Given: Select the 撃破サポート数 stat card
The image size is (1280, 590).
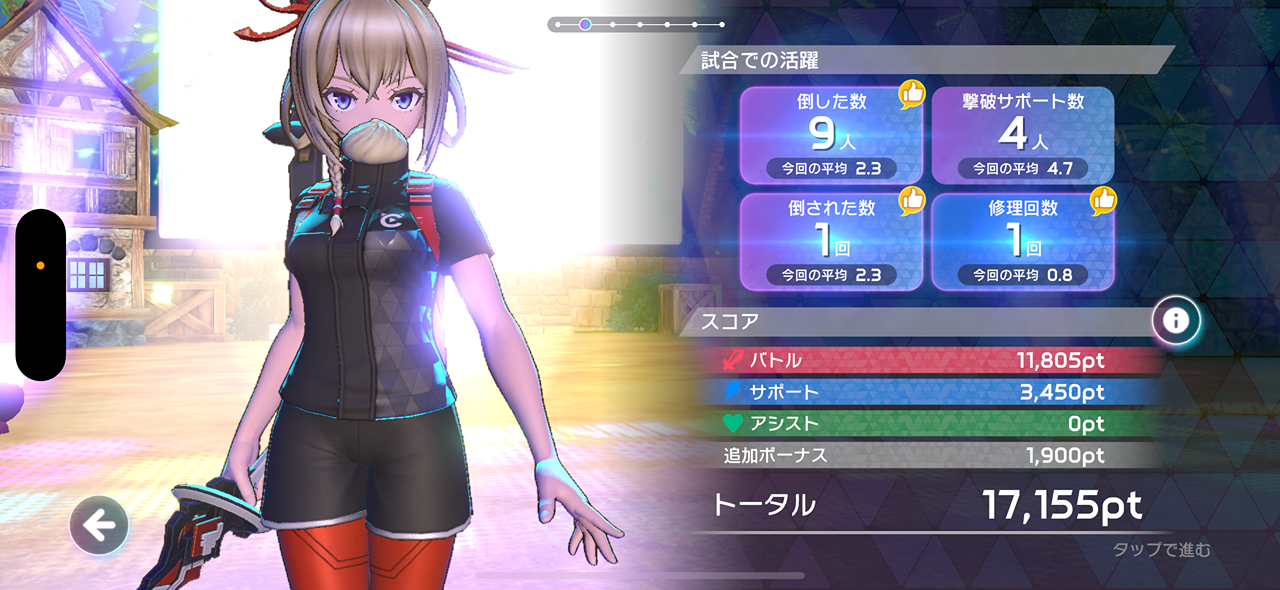Looking at the screenshot, I should [x=1023, y=135].
